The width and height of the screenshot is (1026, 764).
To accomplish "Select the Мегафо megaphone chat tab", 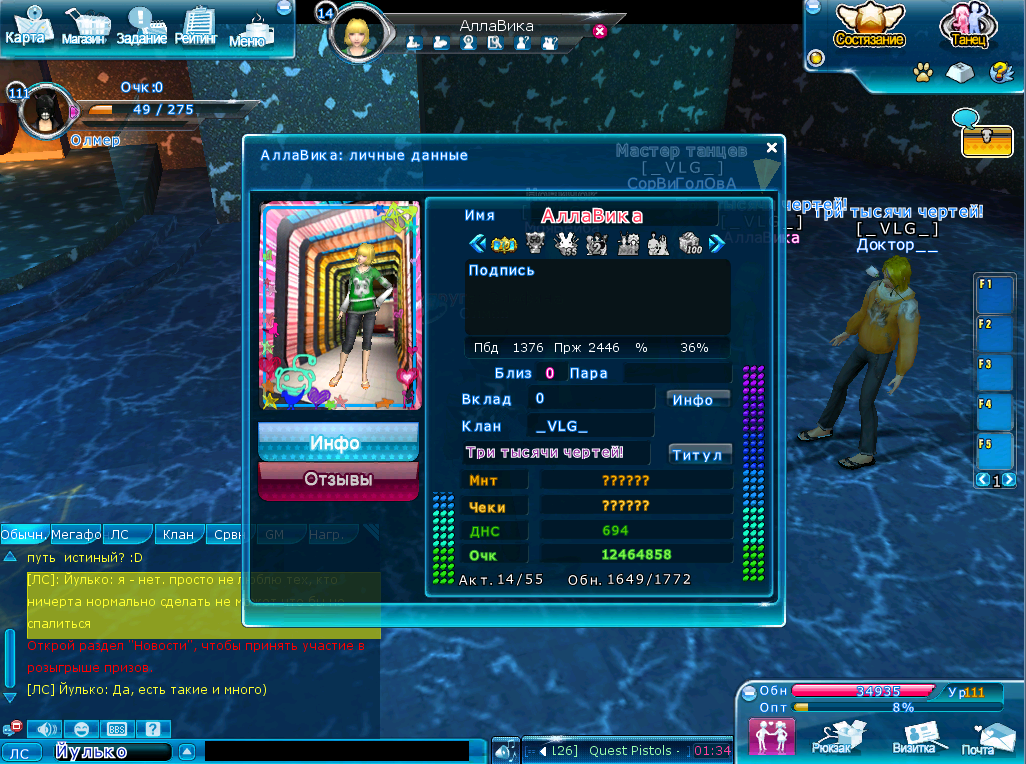I will click(x=76, y=535).
